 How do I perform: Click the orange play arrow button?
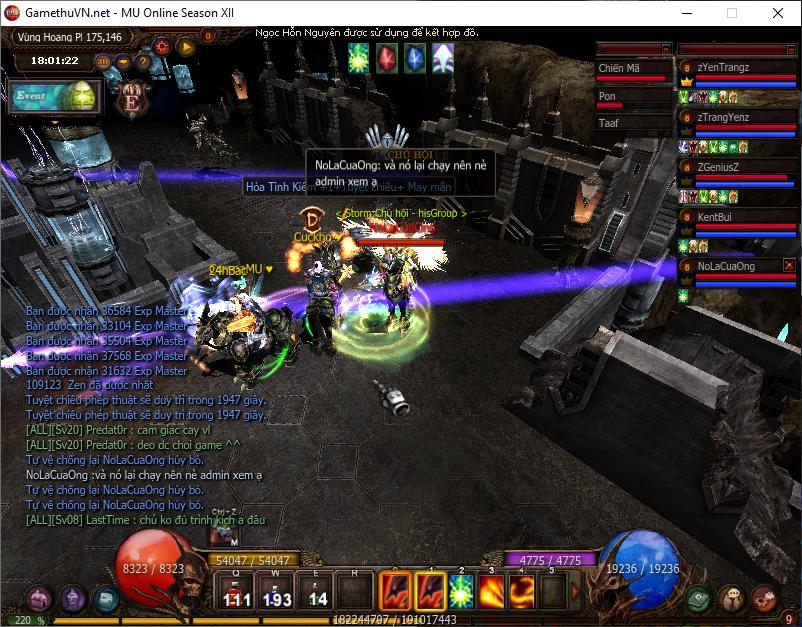[185, 45]
